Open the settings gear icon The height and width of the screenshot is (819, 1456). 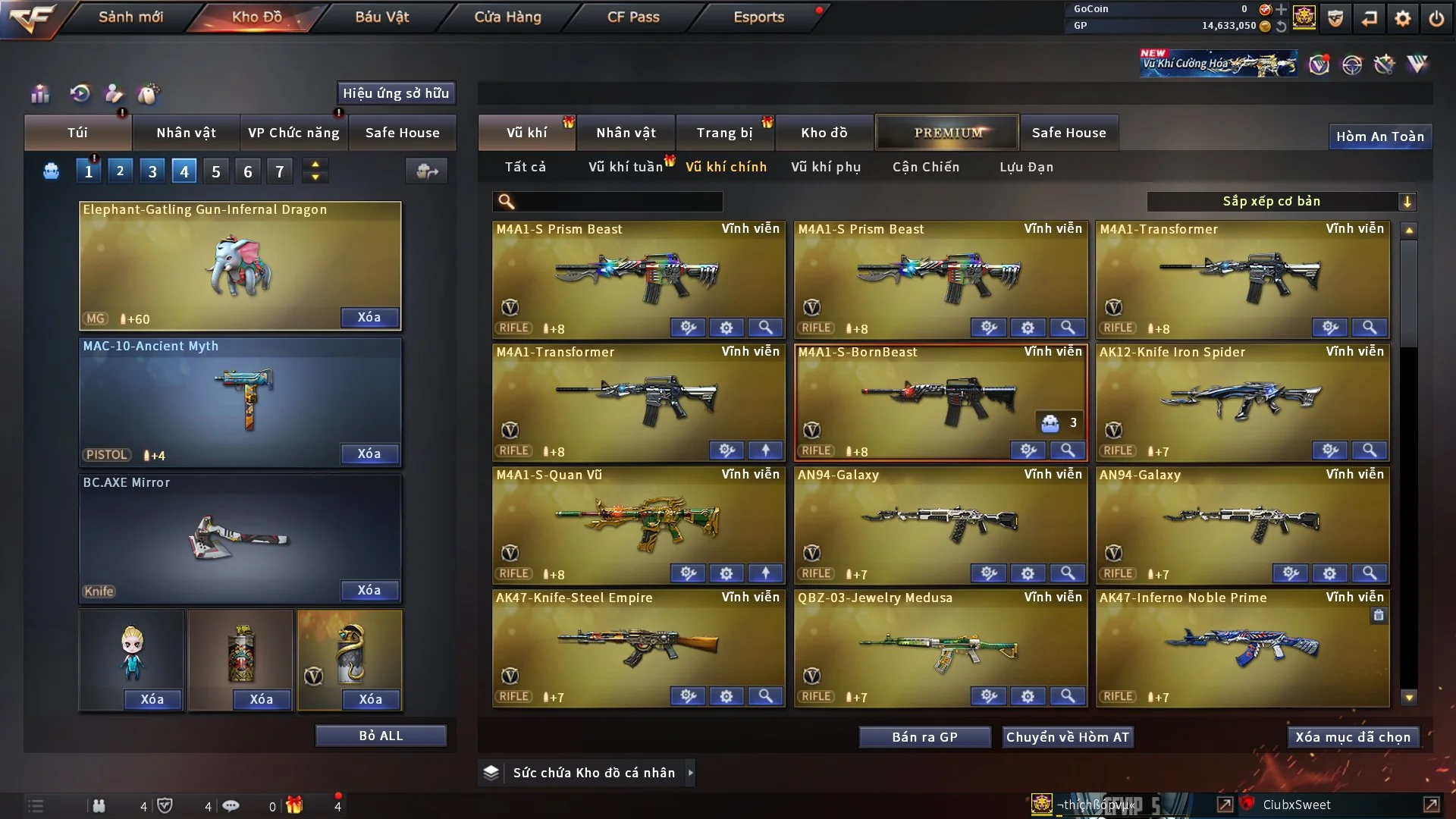click(x=1403, y=18)
